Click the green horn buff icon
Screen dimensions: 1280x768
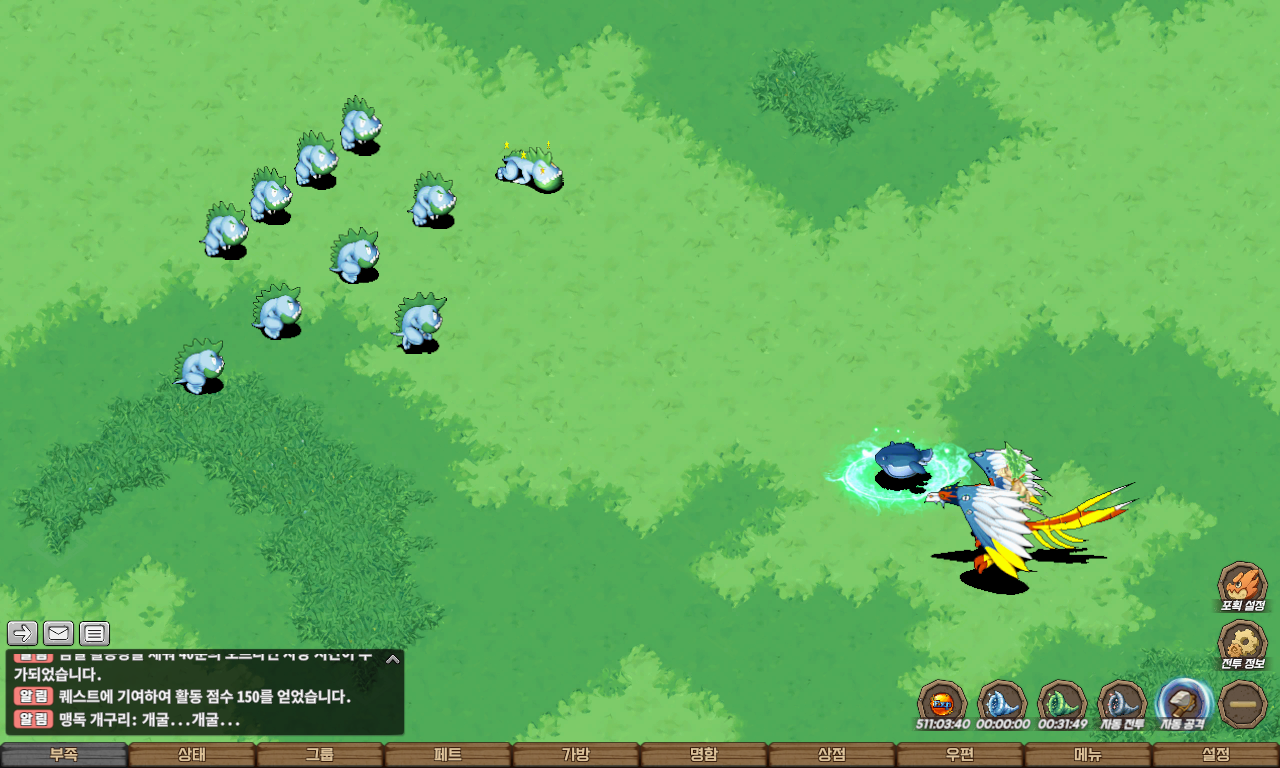tap(1062, 702)
